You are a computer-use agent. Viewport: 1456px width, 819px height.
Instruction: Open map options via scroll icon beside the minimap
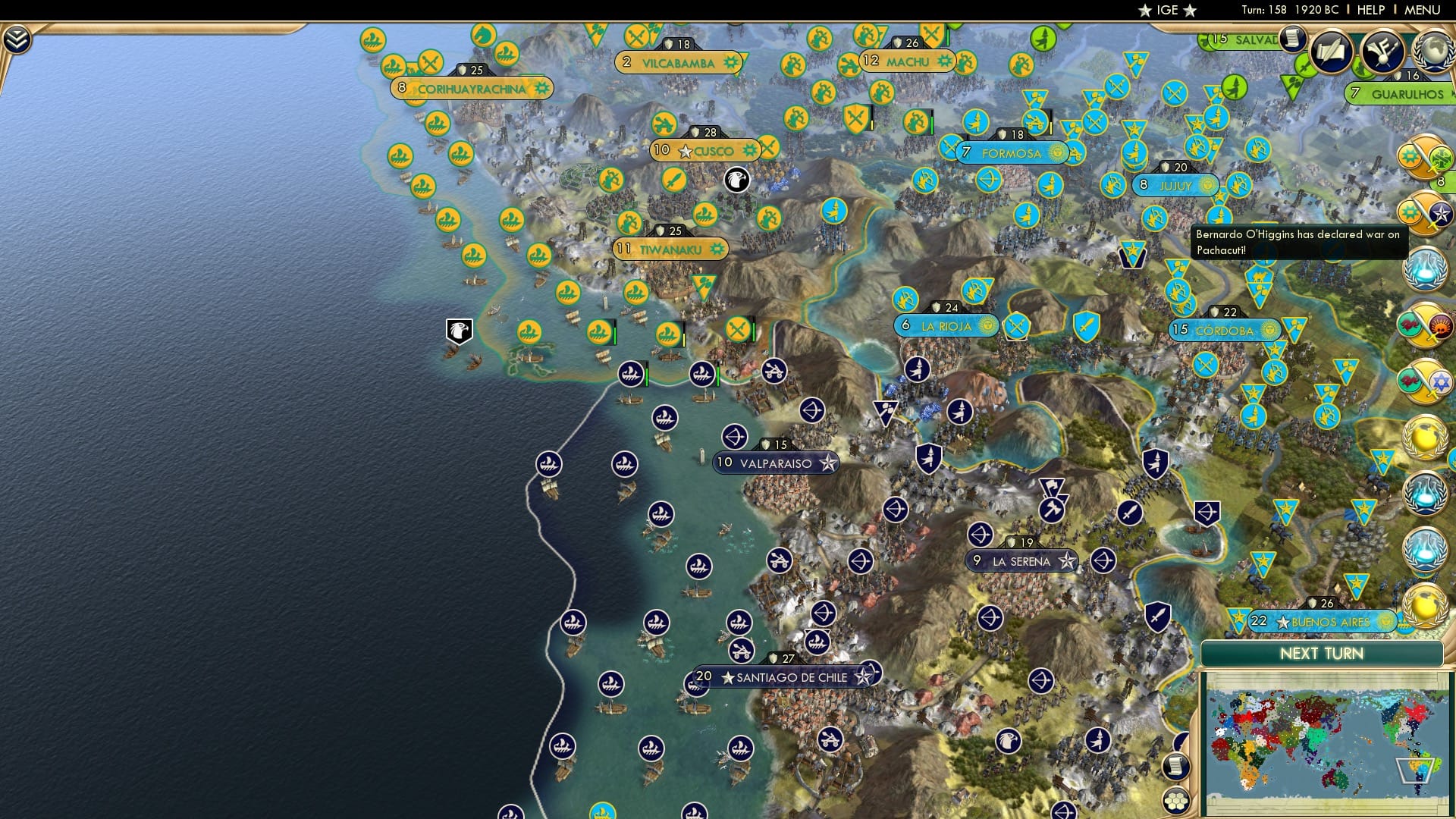tap(1175, 767)
